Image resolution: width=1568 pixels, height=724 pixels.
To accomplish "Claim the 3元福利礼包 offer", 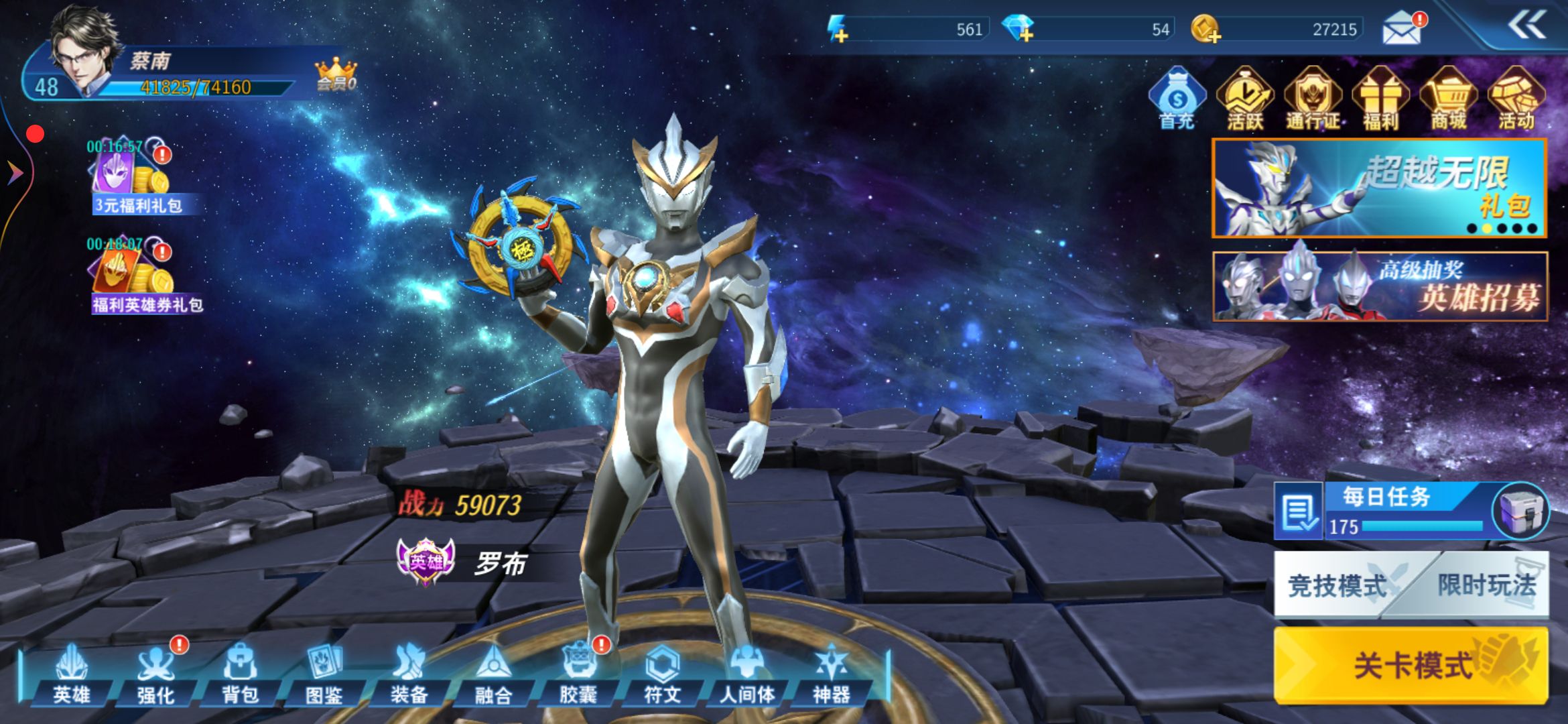I will coord(134,178).
